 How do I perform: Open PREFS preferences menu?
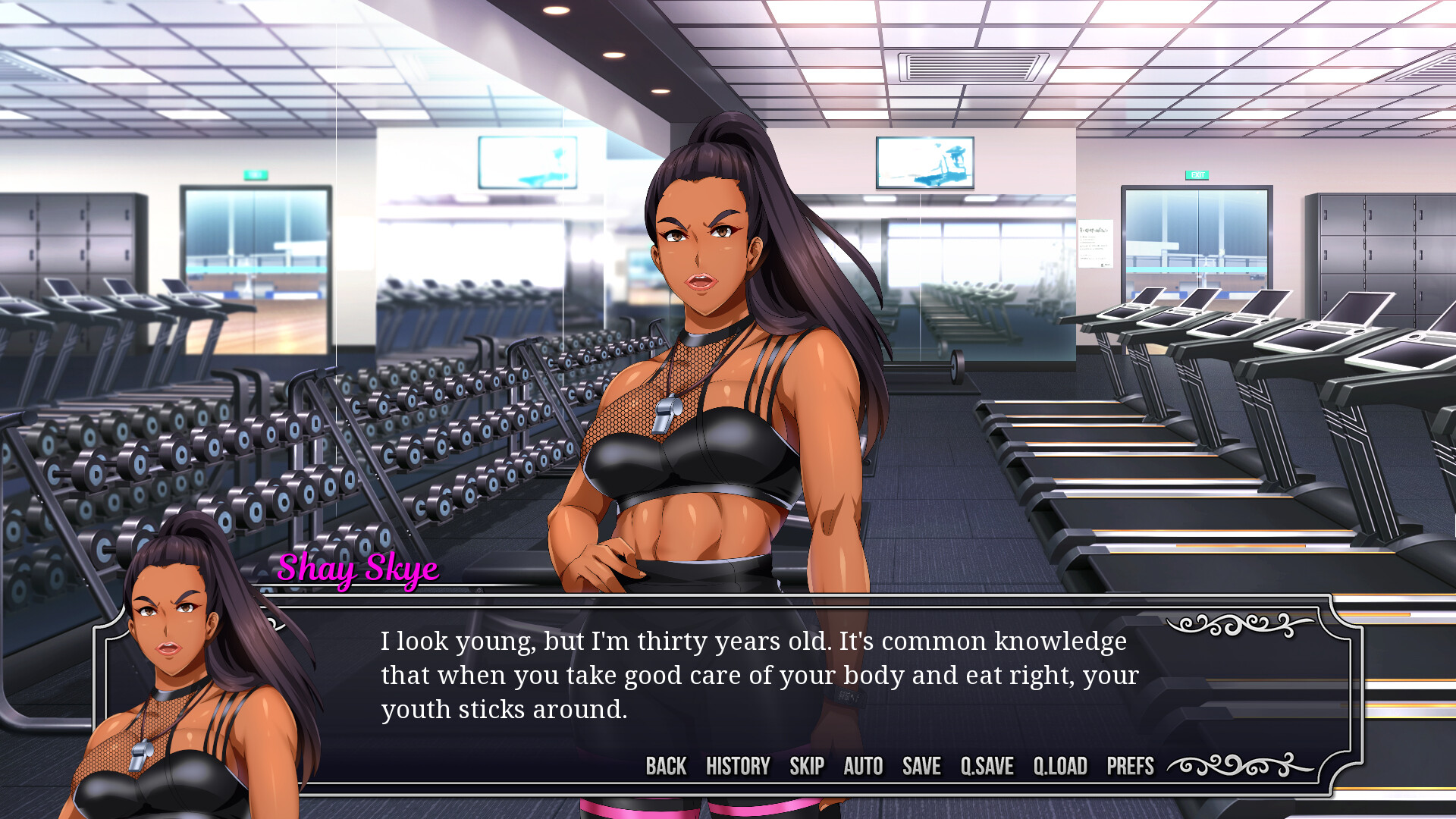[x=1130, y=766]
